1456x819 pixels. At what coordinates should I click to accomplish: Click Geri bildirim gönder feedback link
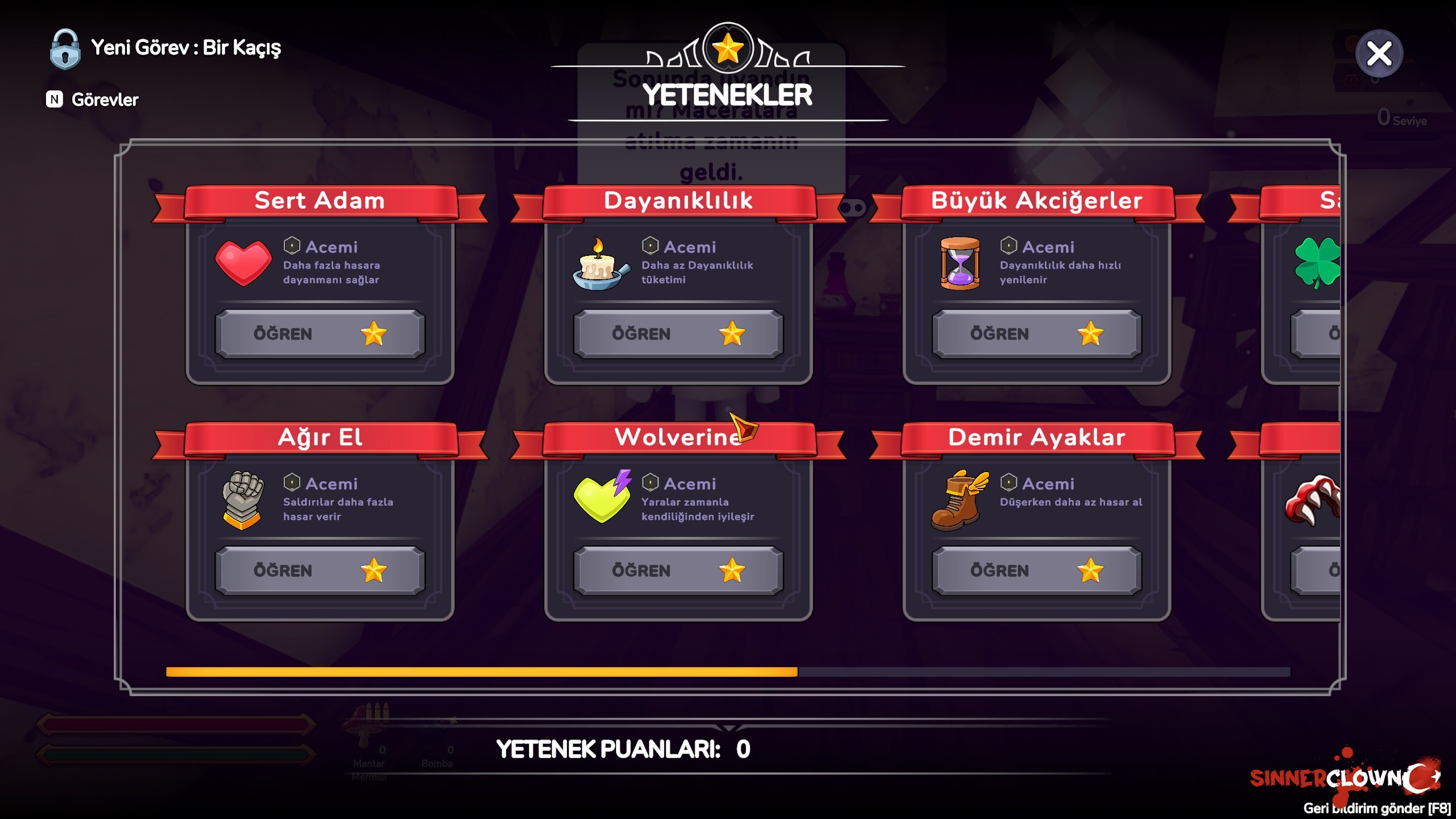pos(1376,808)
